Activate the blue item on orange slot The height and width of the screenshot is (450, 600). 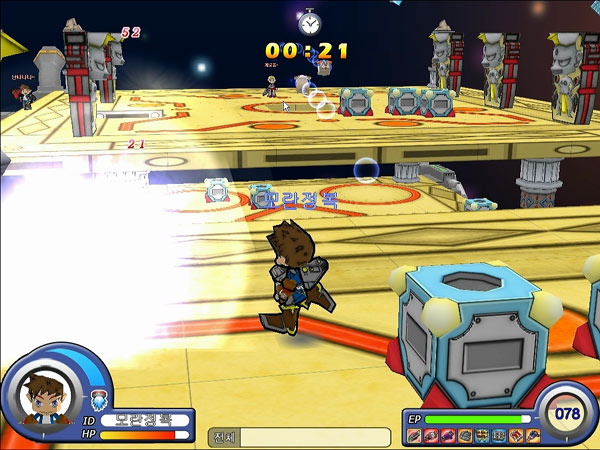pyautogui.click(x=532, y=436)
